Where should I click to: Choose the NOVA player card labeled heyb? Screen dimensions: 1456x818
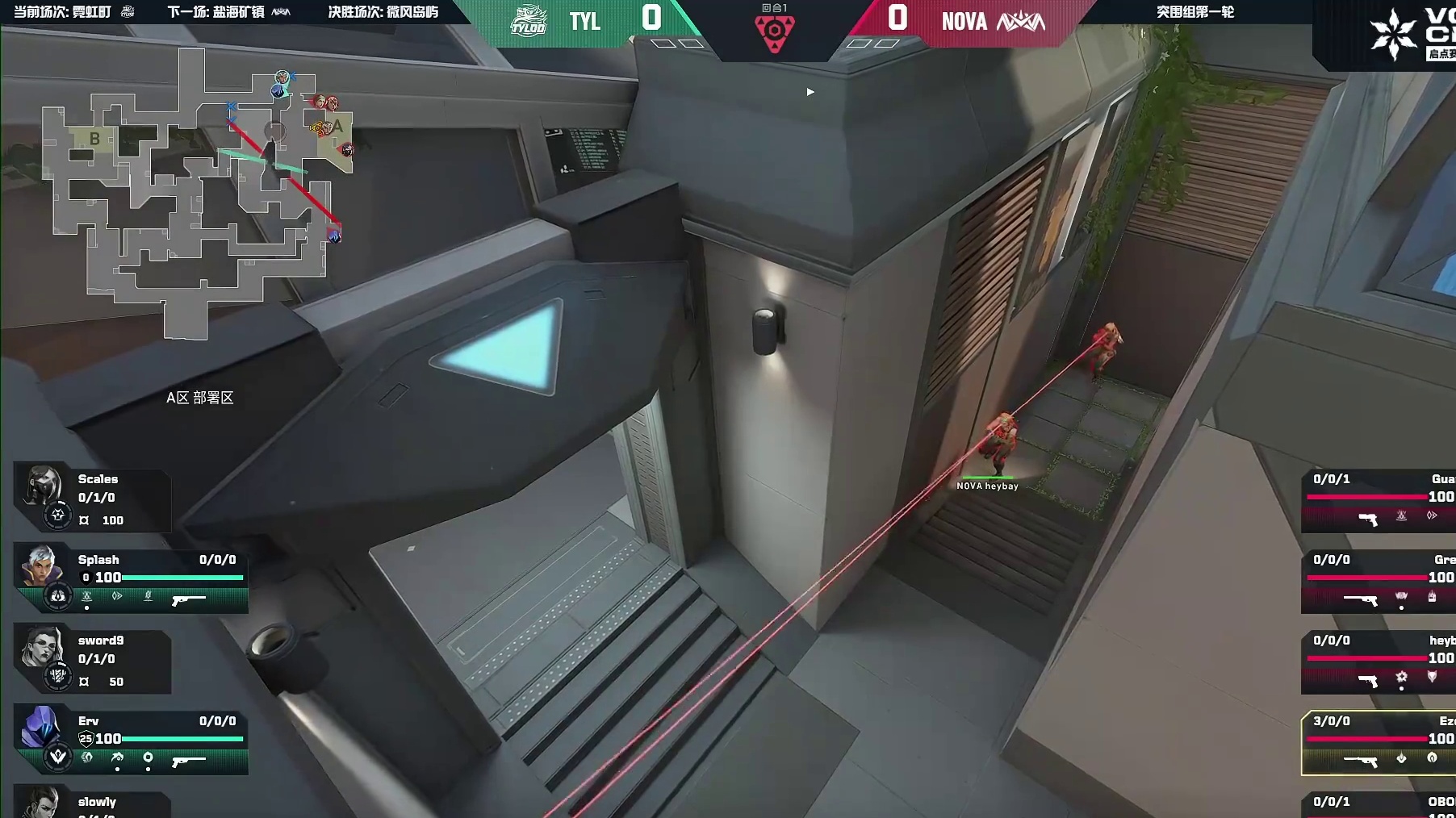1379,661
